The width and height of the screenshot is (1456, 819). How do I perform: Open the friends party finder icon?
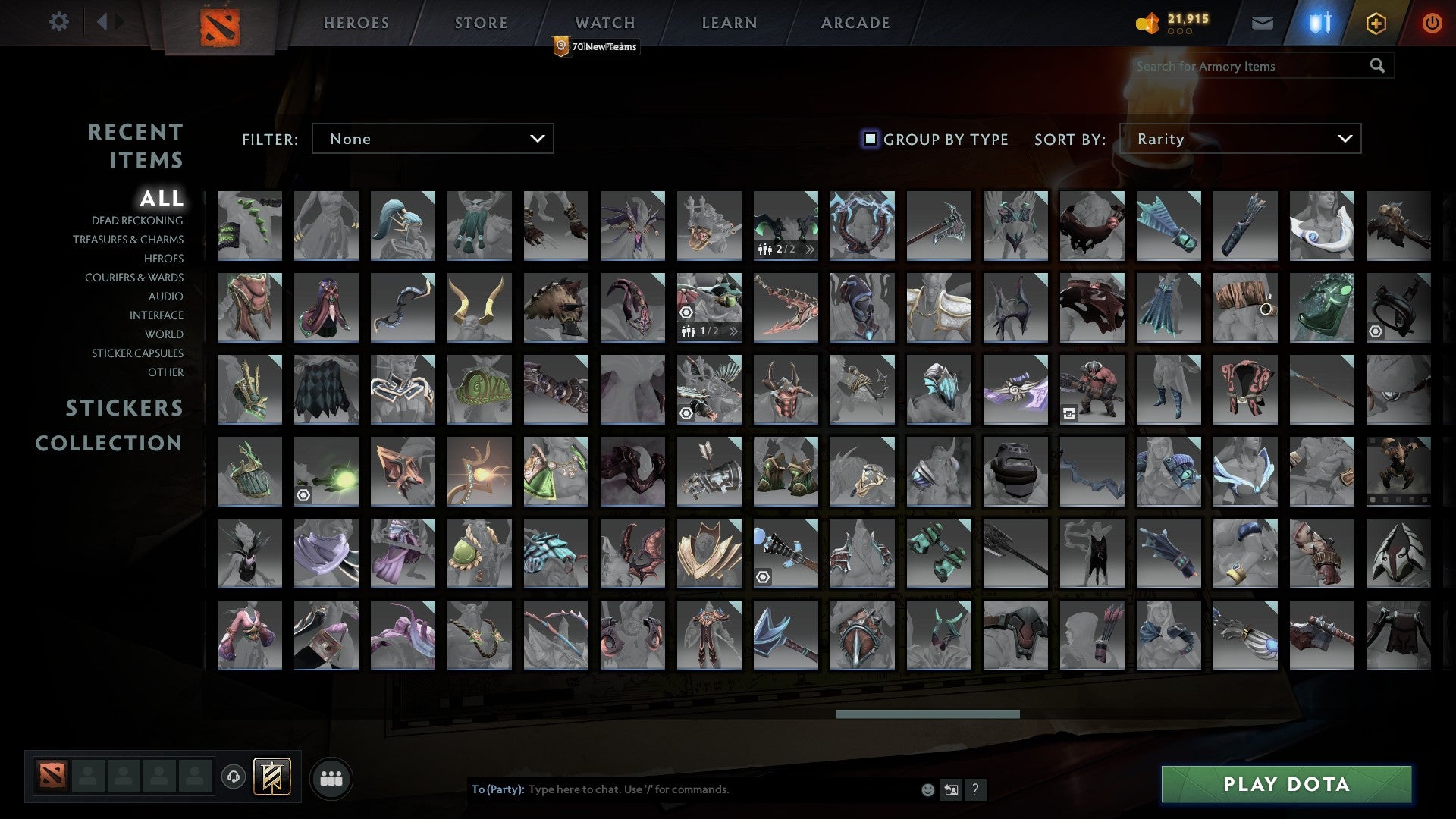pyautogui.click(x=331, y=777)
